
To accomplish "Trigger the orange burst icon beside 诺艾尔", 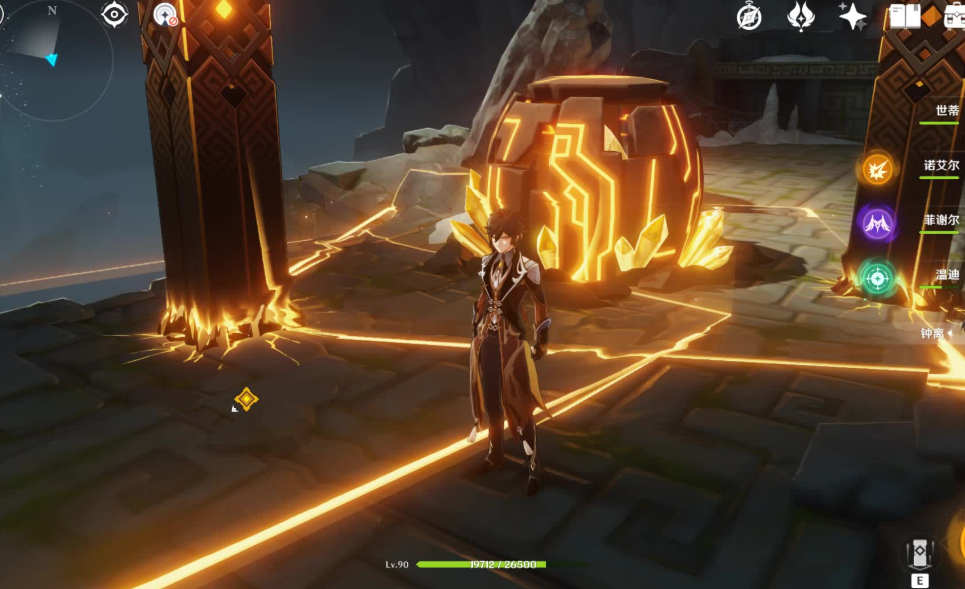I will point(877,169).
